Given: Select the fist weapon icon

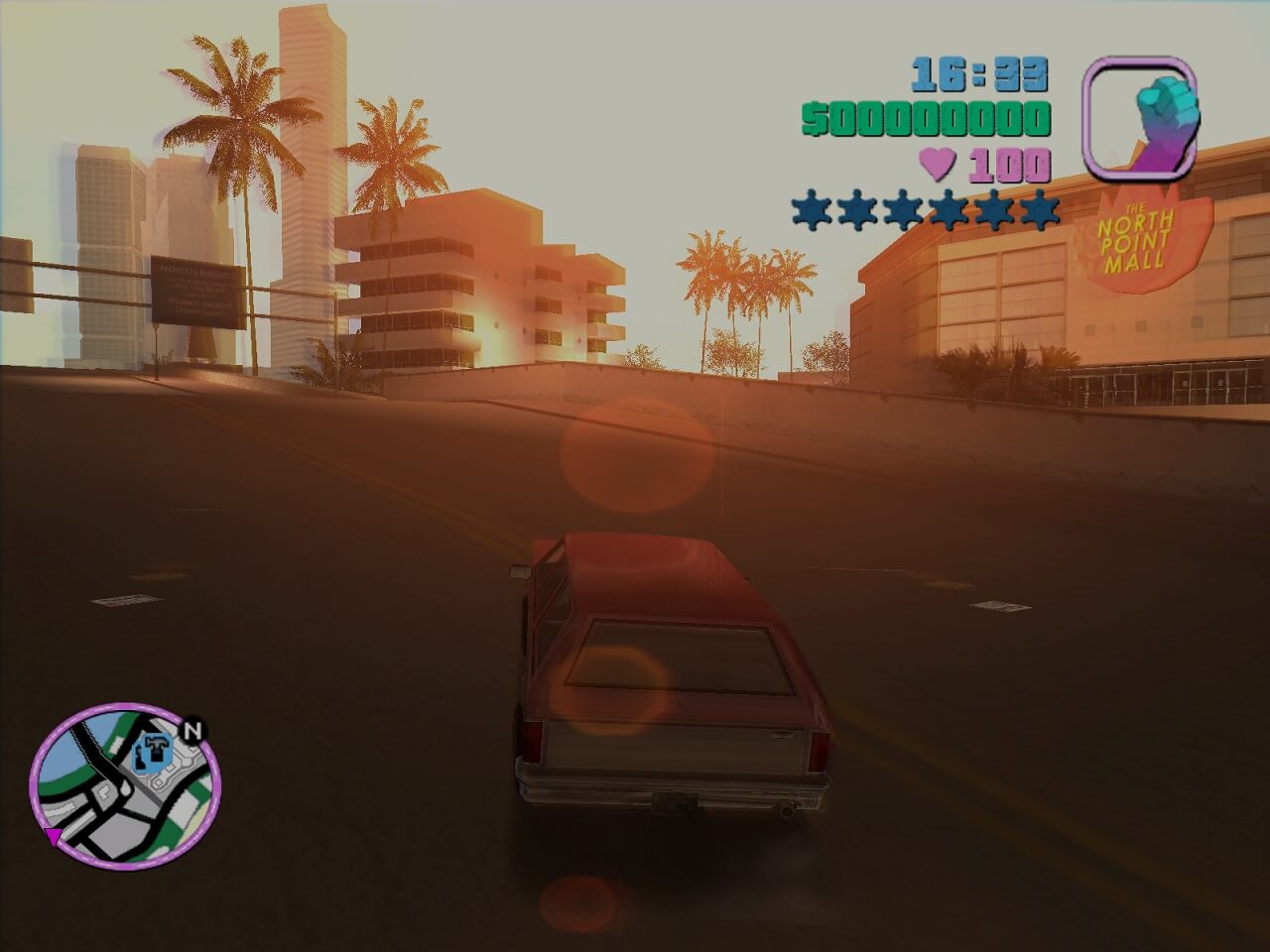Looking at the screenshot, I should (1139, 117).
